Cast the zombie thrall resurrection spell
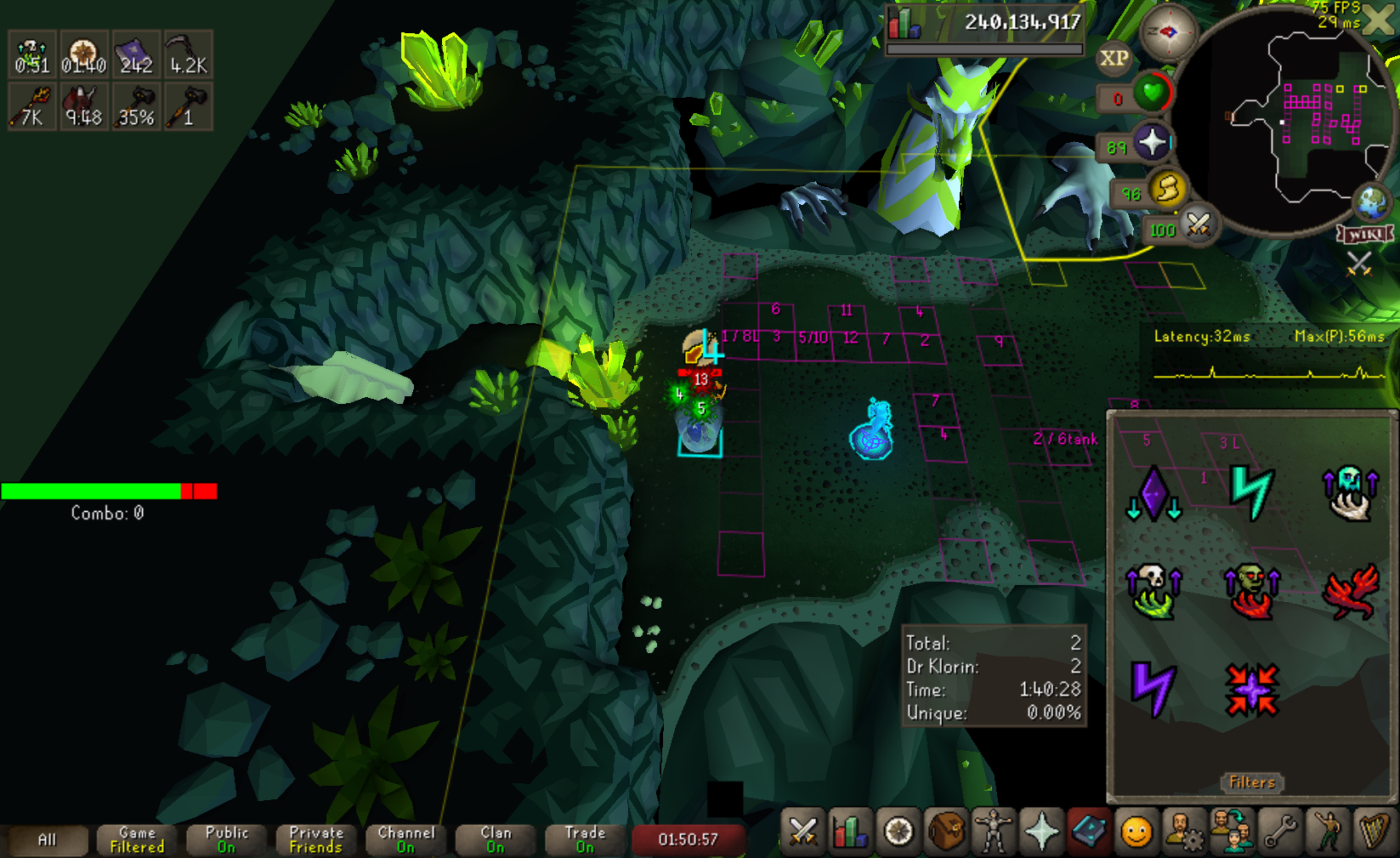Image resolution: width=1400 pixels, height=858 pixels. [1251, 591]
